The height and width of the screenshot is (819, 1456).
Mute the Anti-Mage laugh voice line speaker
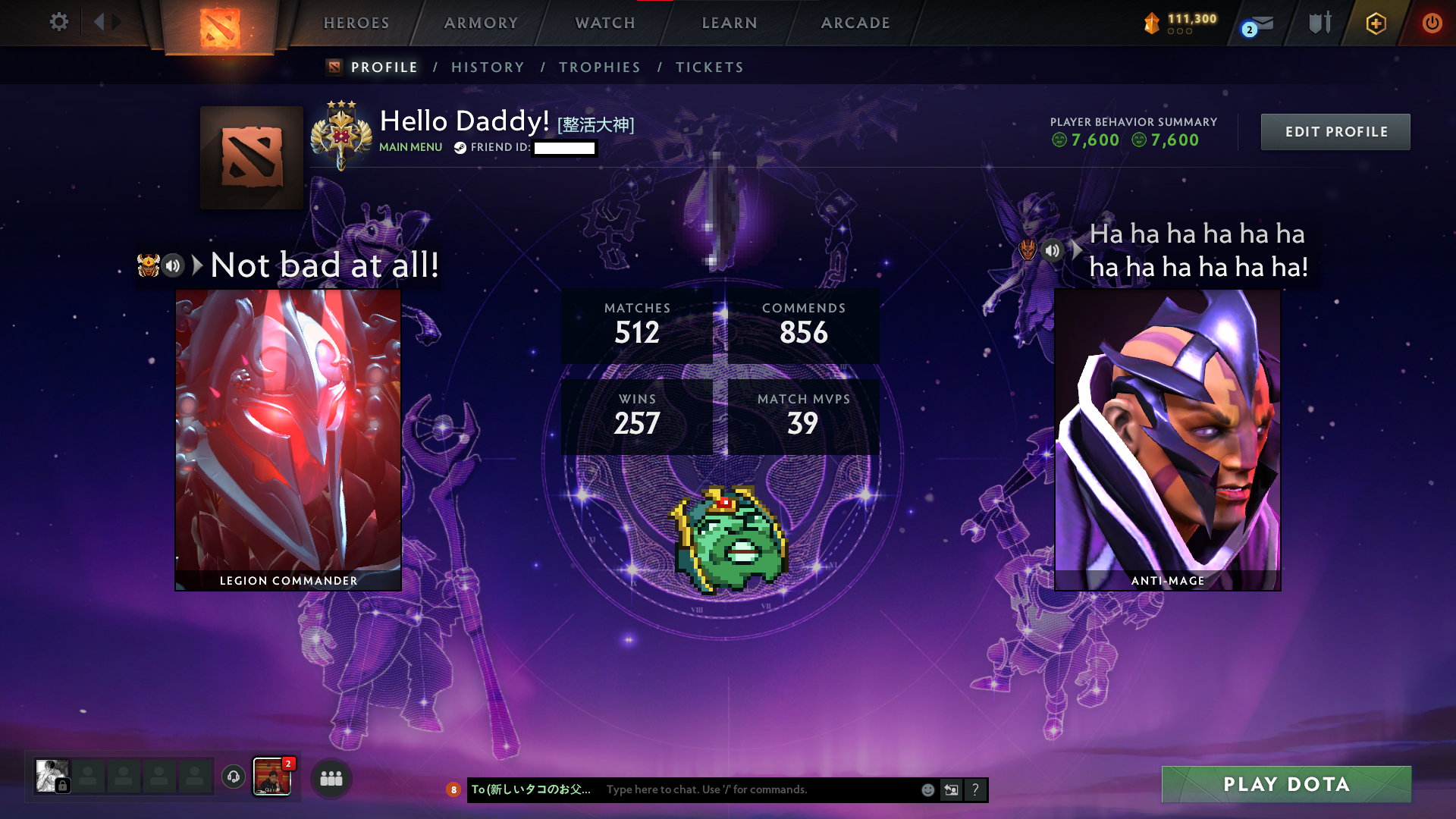tap(1053, 251)
